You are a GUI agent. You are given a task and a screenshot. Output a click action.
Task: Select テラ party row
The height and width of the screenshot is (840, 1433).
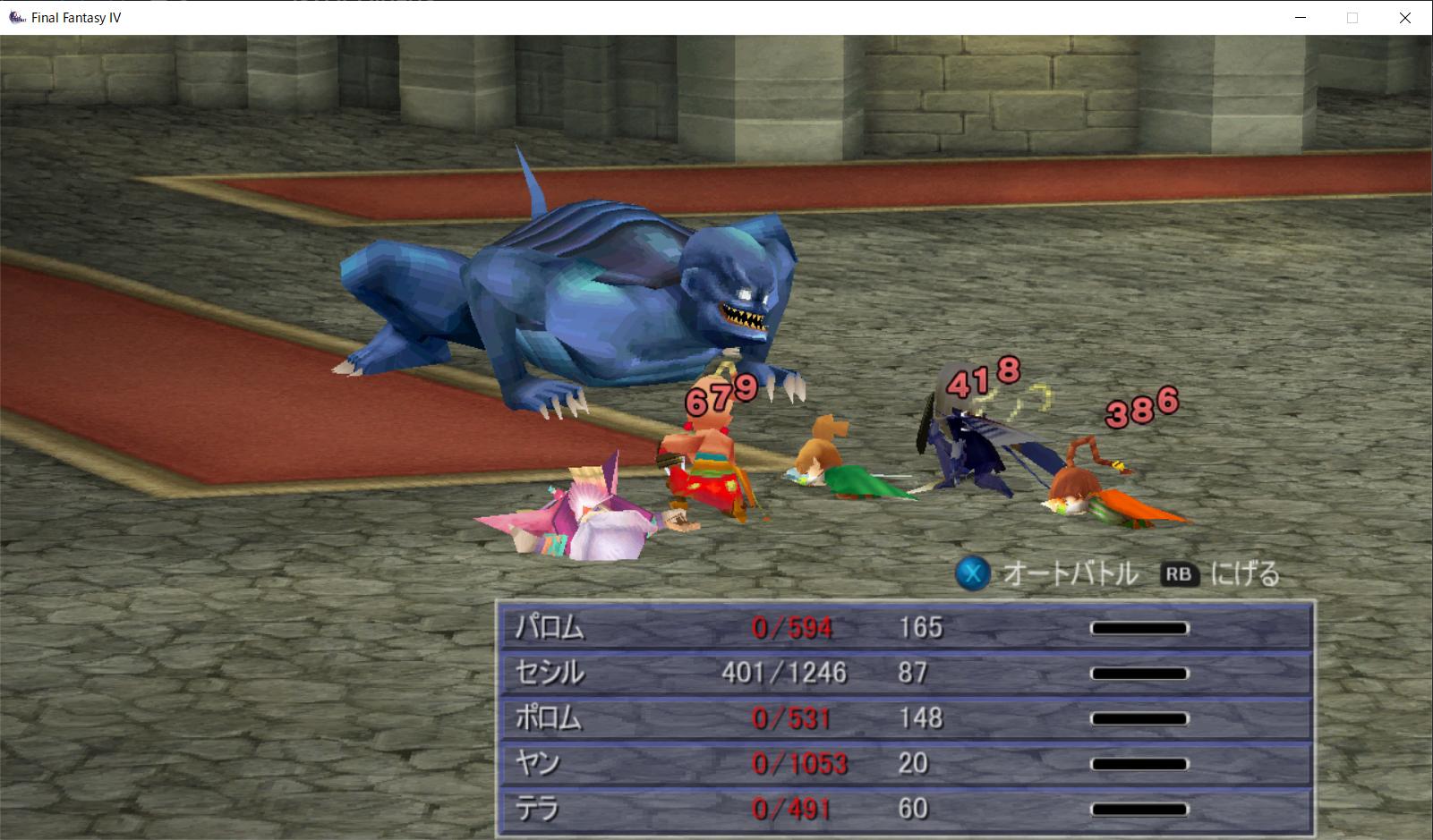904,810
